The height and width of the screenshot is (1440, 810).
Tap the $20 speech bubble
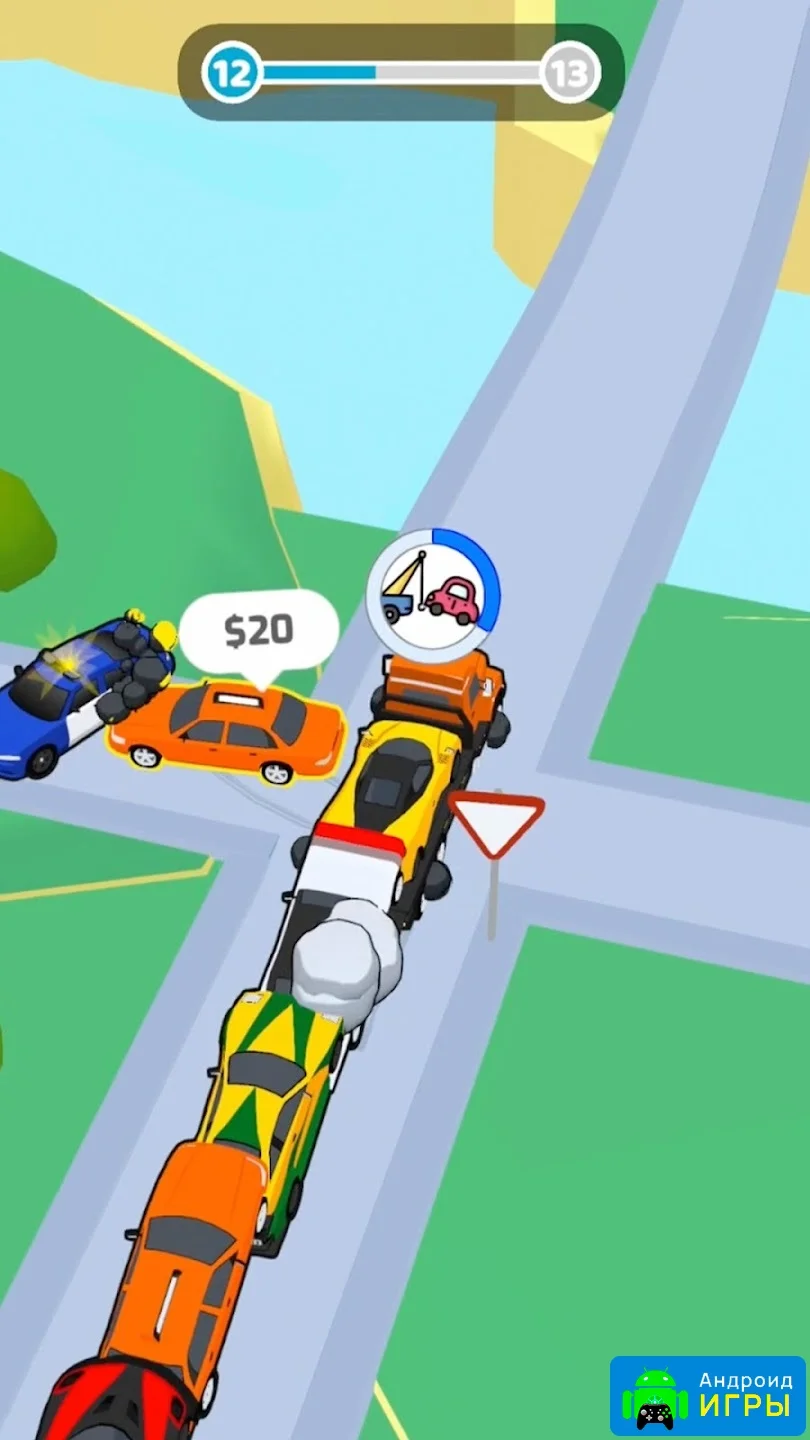point(259,630)
